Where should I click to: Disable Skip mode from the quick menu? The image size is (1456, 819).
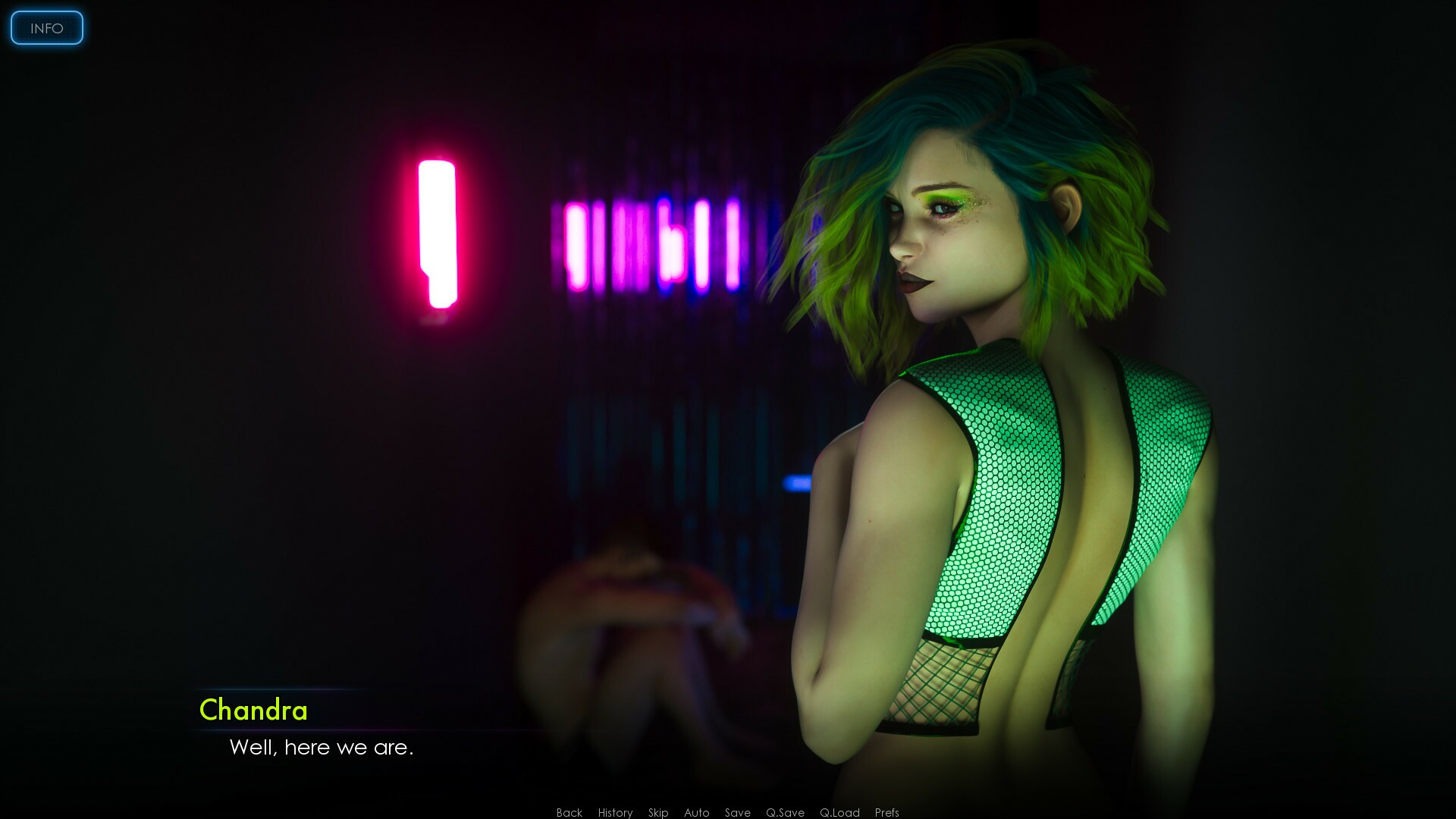coord(658,812)
